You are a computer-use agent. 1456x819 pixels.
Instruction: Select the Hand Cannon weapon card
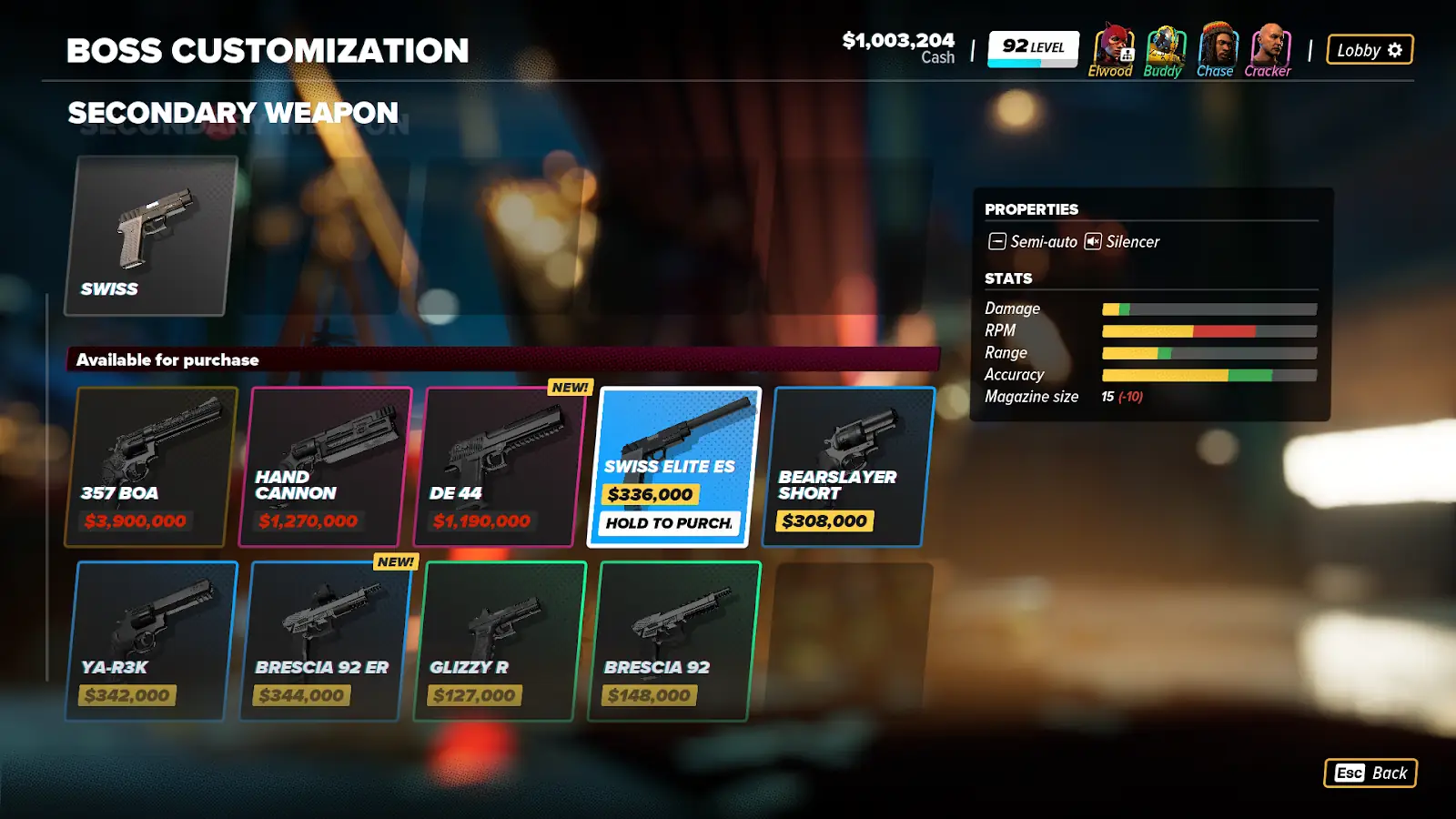tap(325, 466)
